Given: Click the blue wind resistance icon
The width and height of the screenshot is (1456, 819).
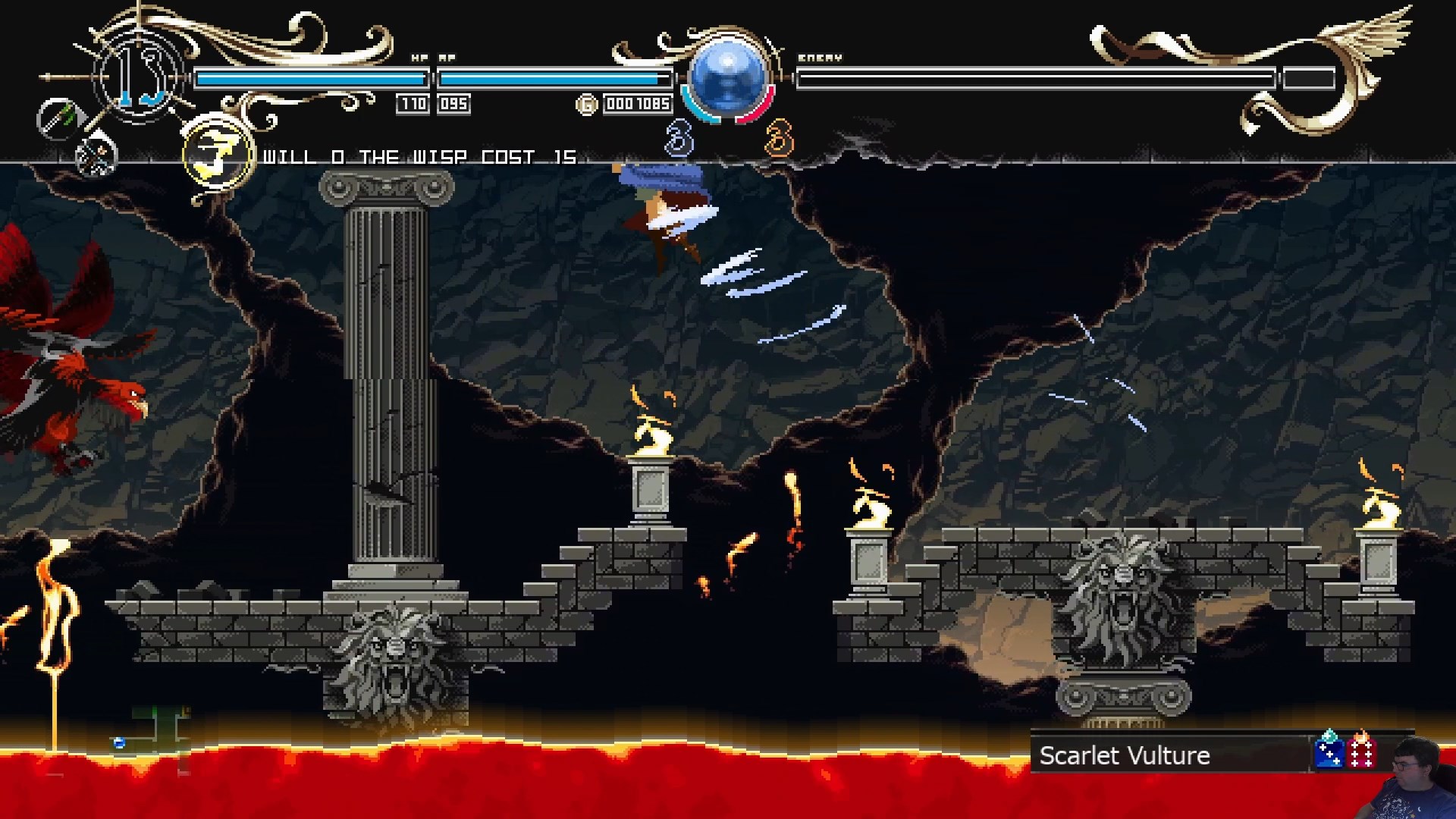Looking at the screenshot, I should pyautogui.click(x=1329, y=751).
